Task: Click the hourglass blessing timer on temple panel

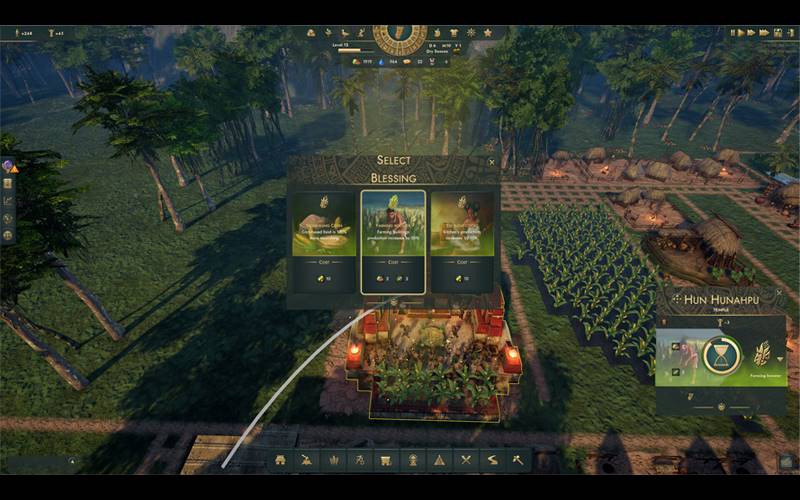Action: click(x=719, y=353)
